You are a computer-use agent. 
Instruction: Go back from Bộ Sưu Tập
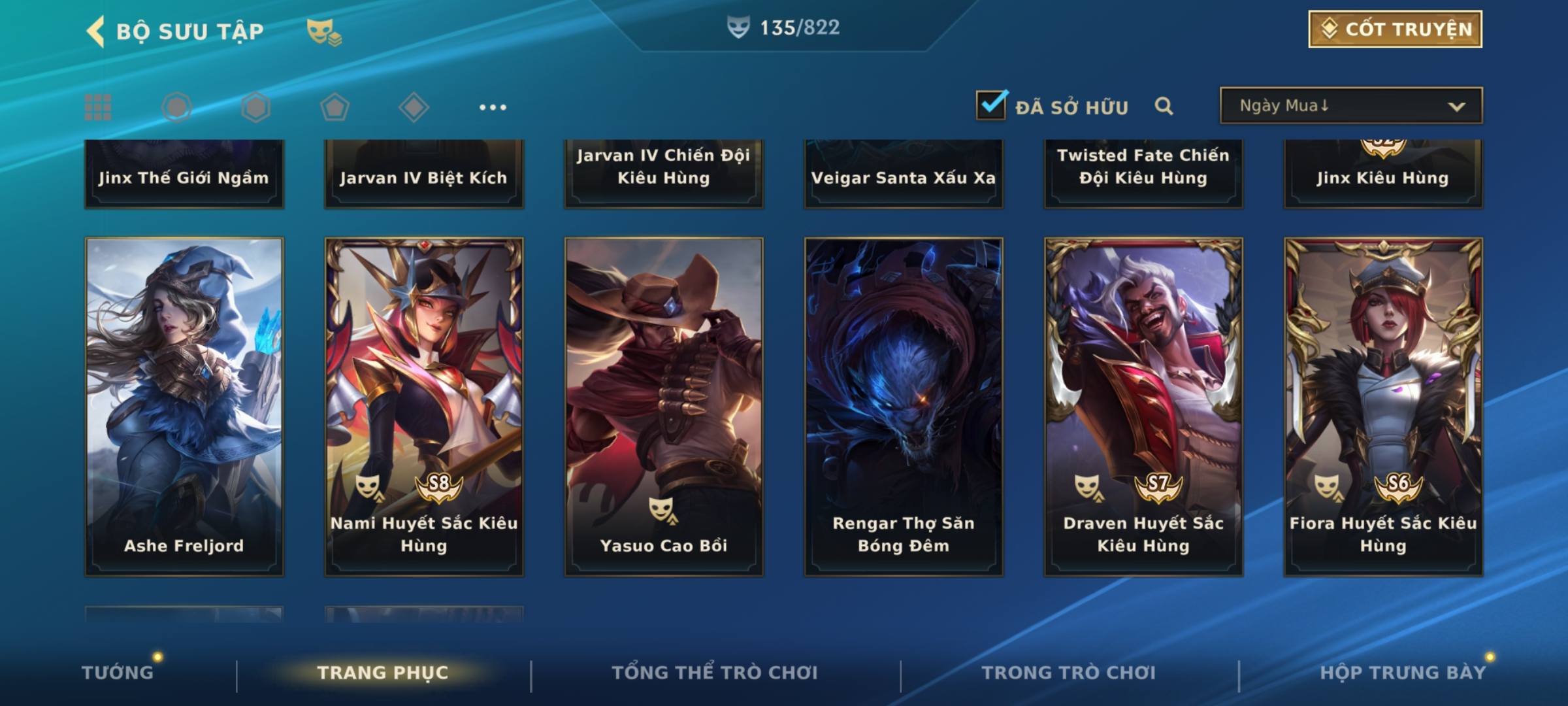pyautogui.click(x=97, y=31)
